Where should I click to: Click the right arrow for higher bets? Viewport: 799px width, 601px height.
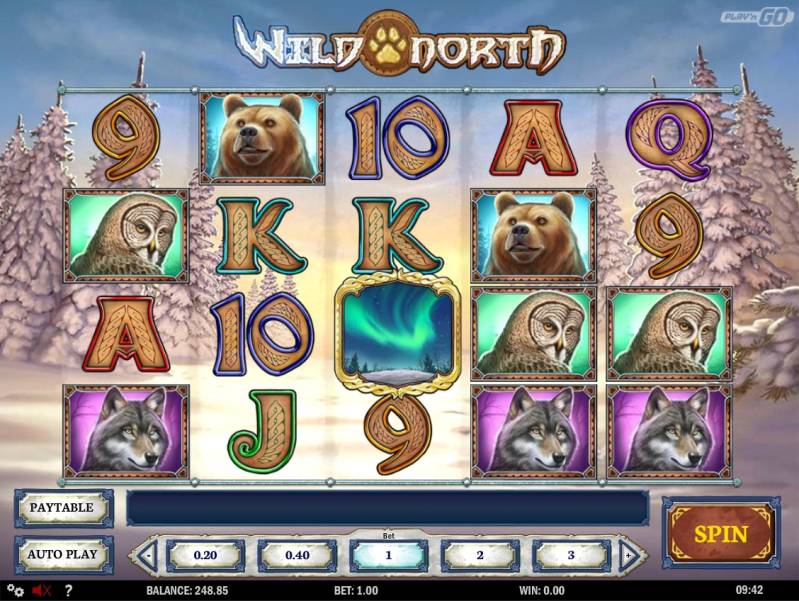[x=629, y=555]
